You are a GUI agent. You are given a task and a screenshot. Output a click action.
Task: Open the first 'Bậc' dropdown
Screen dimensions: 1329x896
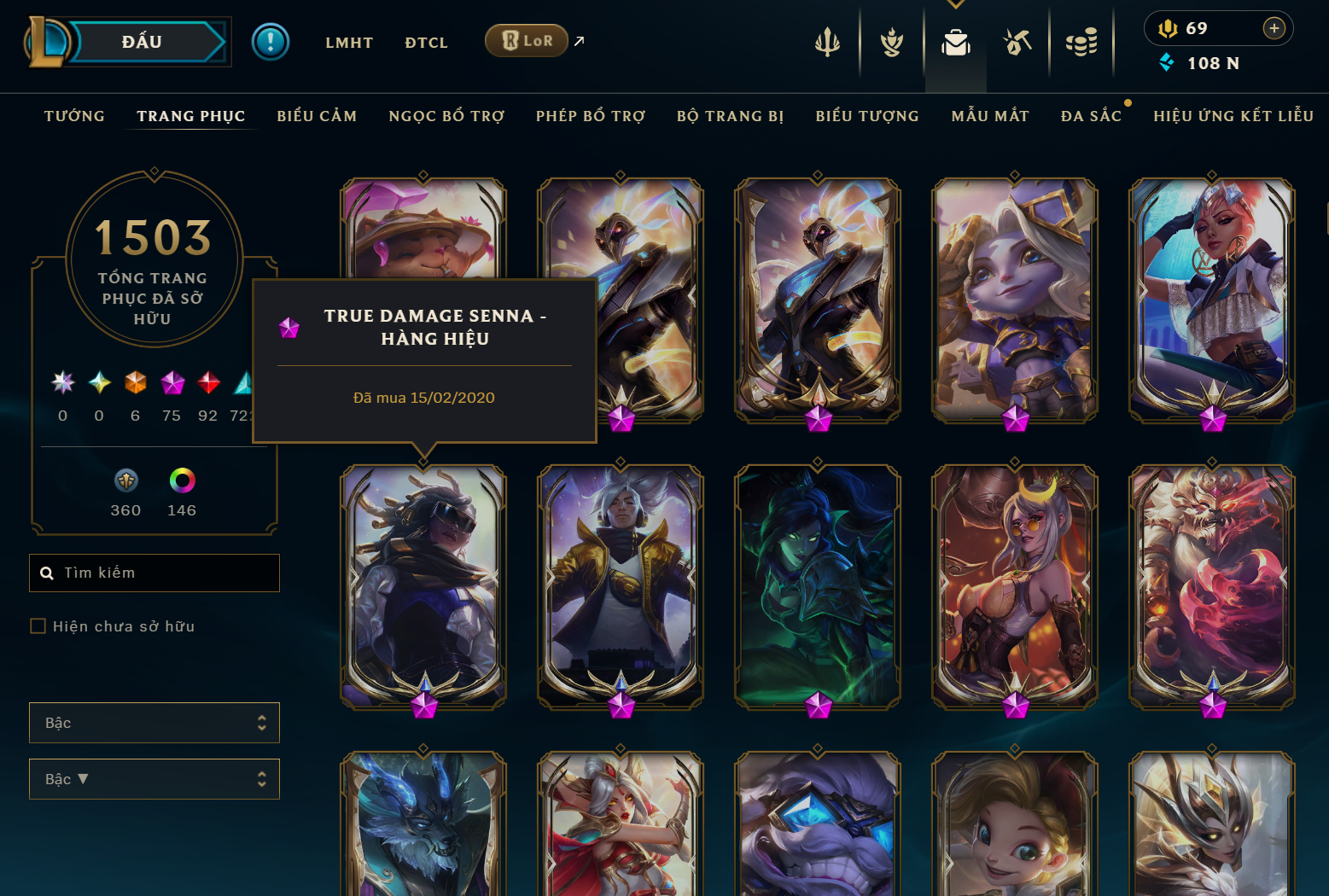coord(154,723)
